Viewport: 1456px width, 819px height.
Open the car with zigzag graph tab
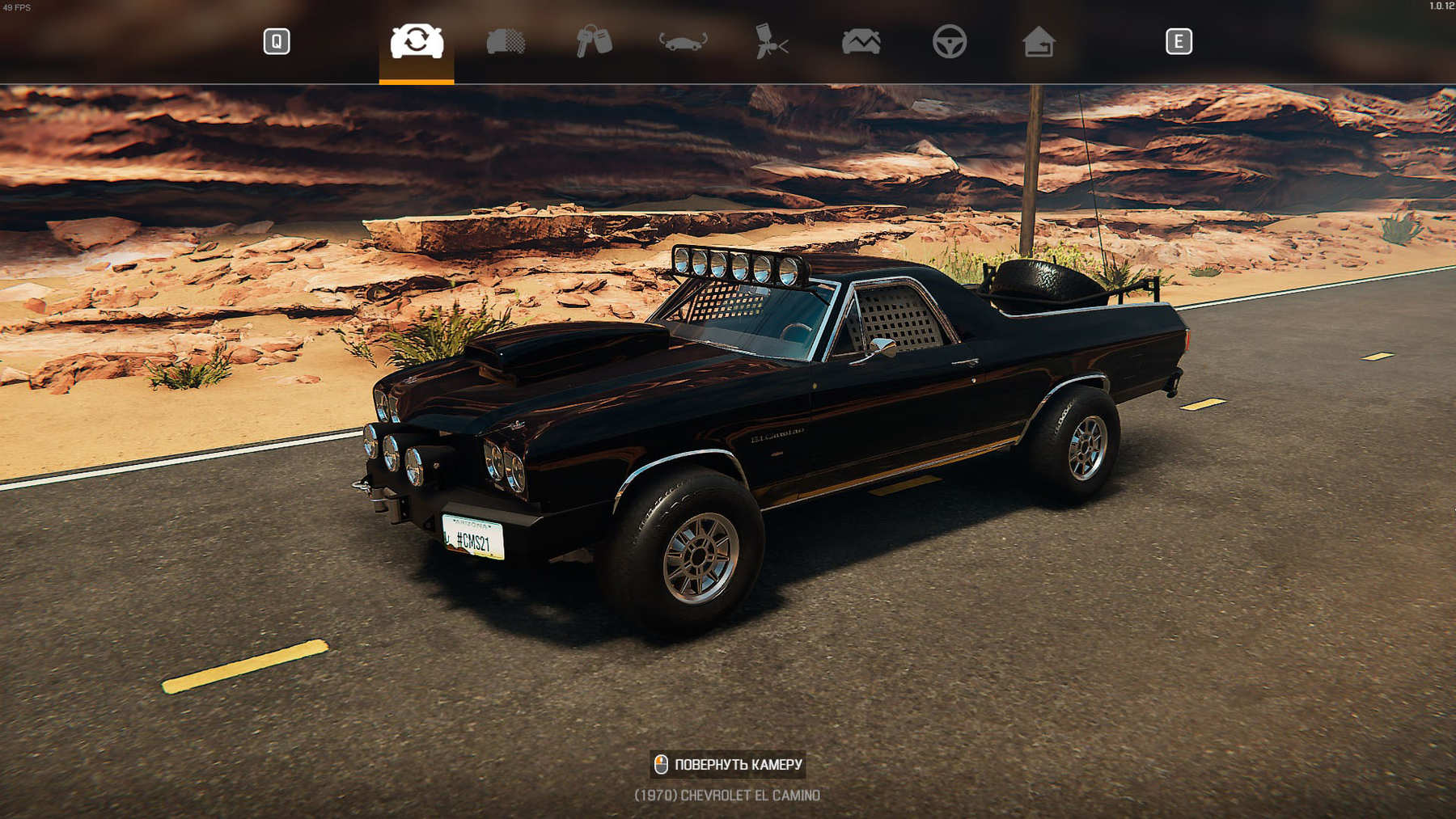(x=861, y=41)
